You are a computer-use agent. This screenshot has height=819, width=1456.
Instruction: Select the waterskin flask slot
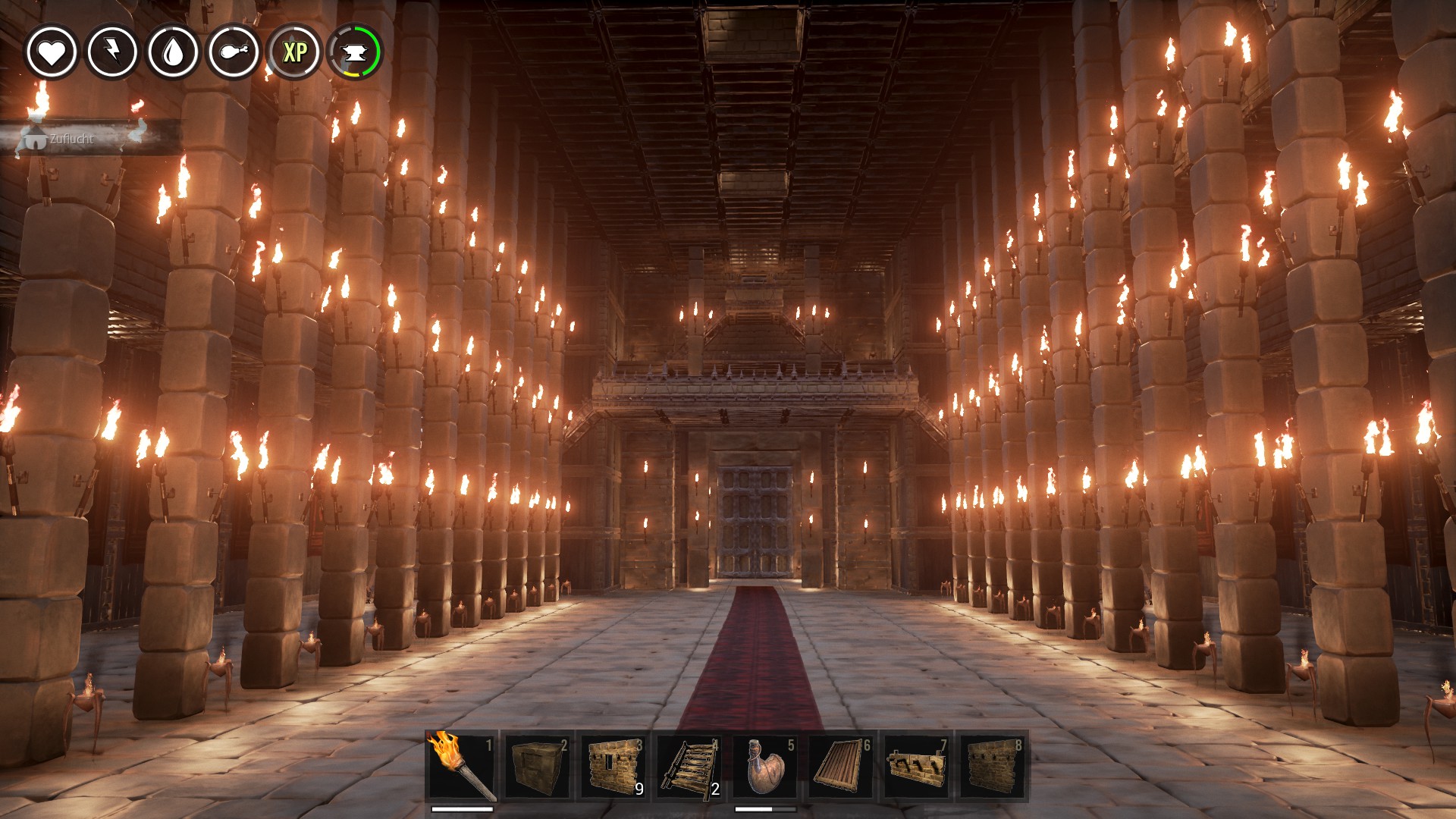click(765, 765)
